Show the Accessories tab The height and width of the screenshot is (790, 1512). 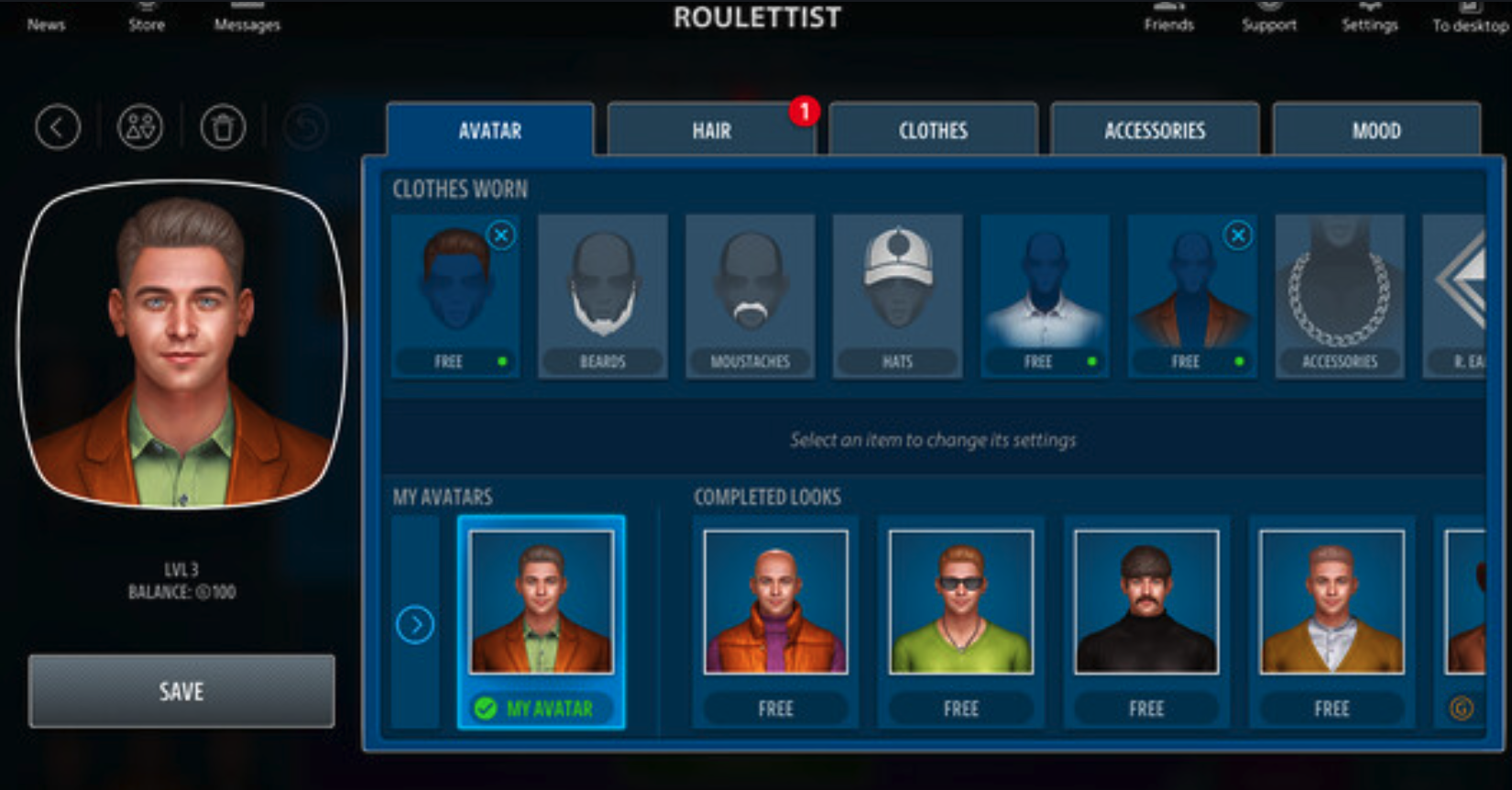[1155, 131]
